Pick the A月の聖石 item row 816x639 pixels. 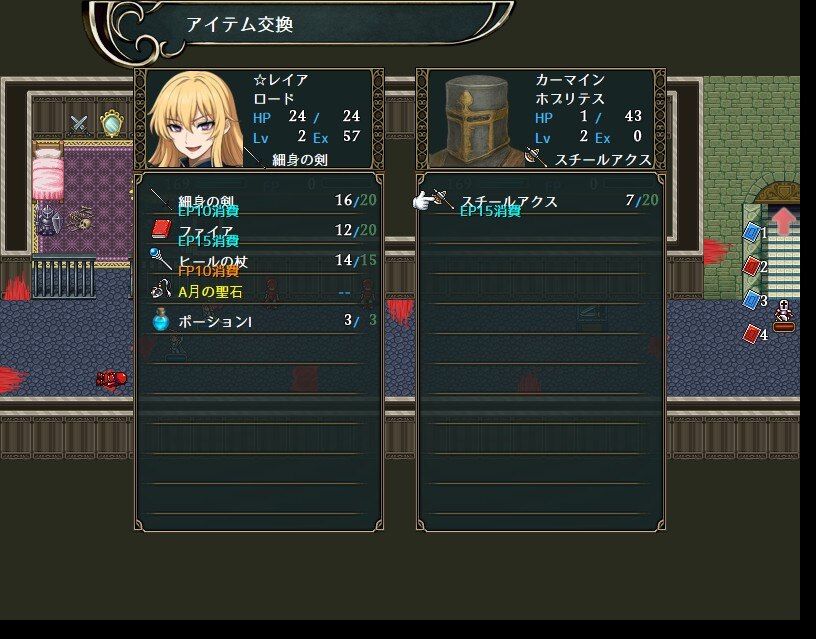click(x=258, y=292)
